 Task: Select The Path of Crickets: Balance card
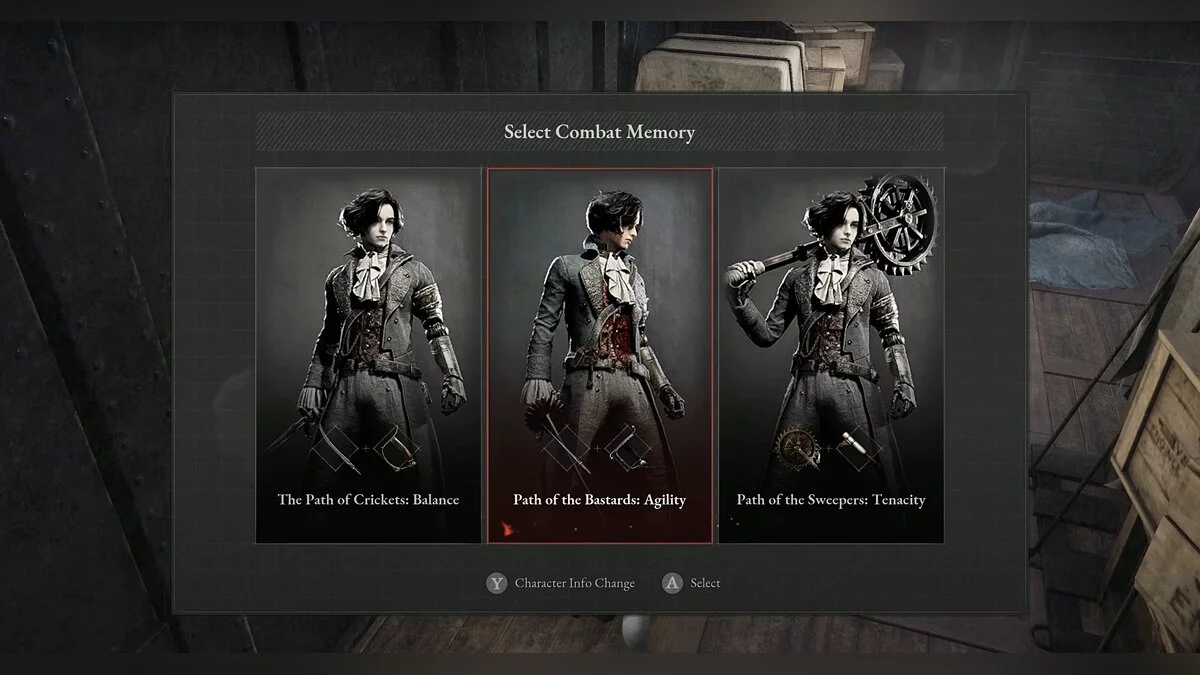[x=368, y=355]
